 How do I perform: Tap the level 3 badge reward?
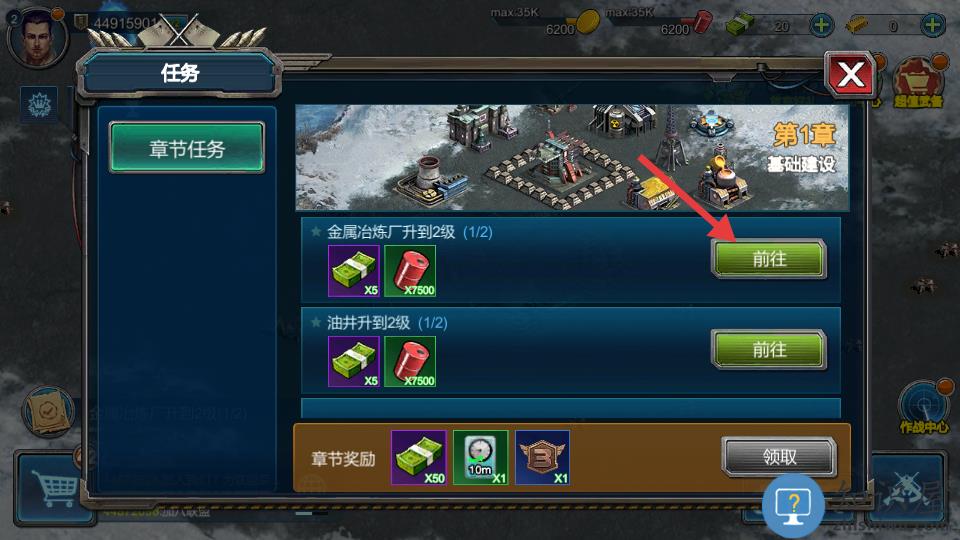[543, 458]
